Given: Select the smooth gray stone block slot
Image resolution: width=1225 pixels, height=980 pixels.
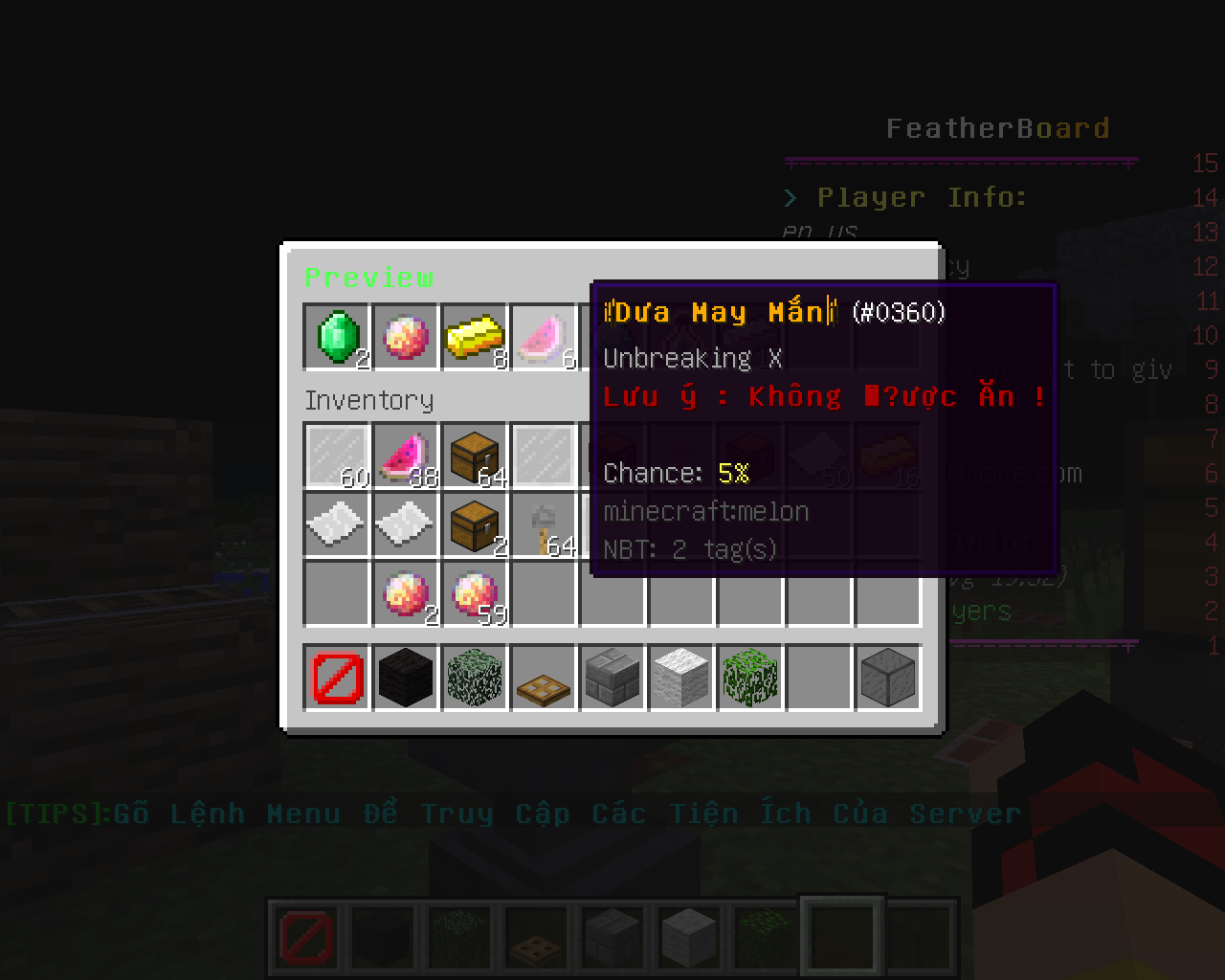Looking at the screenshot, I should 888,678.
